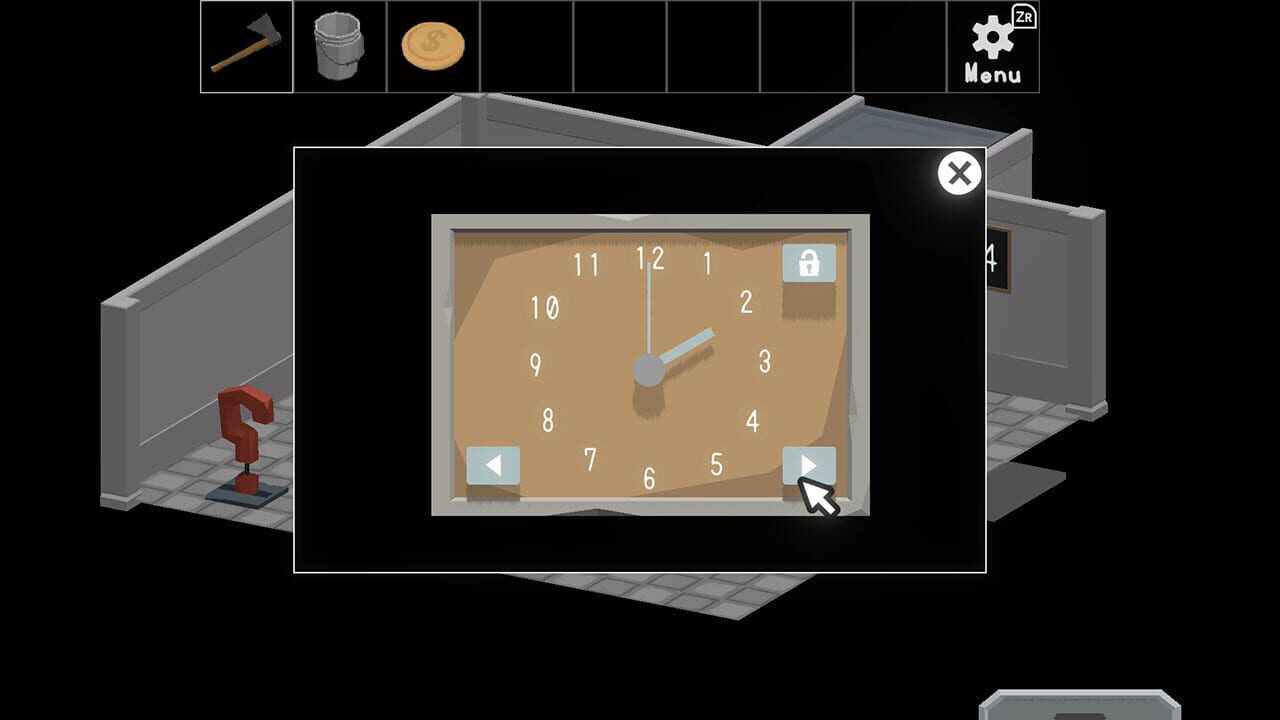The image size is (1280, 720).
Task: Close the clock puzzle view
Action: point(959,173)
